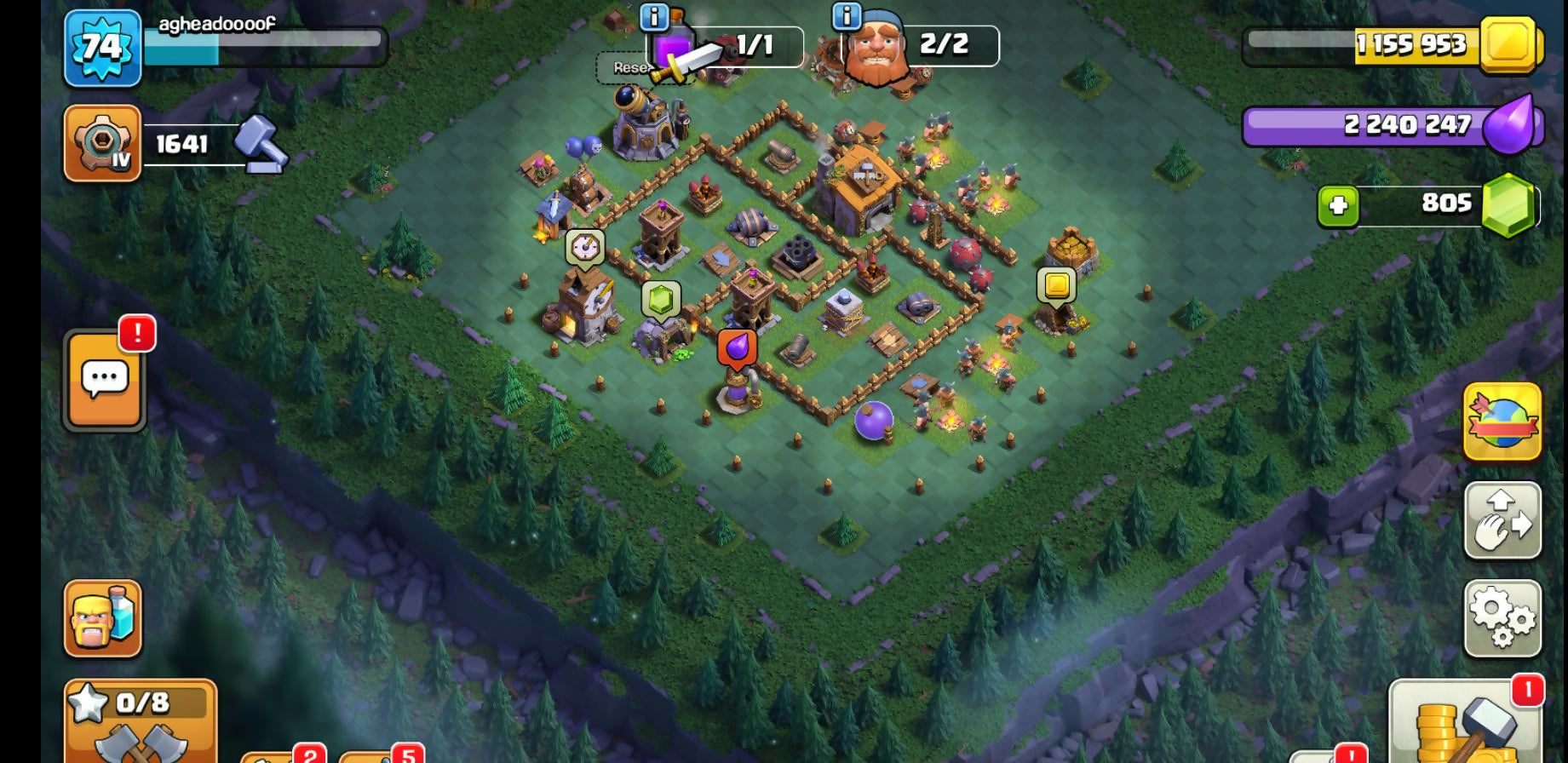This screenshot has width=1568, height=763.
Task: Open the league IV trophy badge
Action: pos(102,144)
